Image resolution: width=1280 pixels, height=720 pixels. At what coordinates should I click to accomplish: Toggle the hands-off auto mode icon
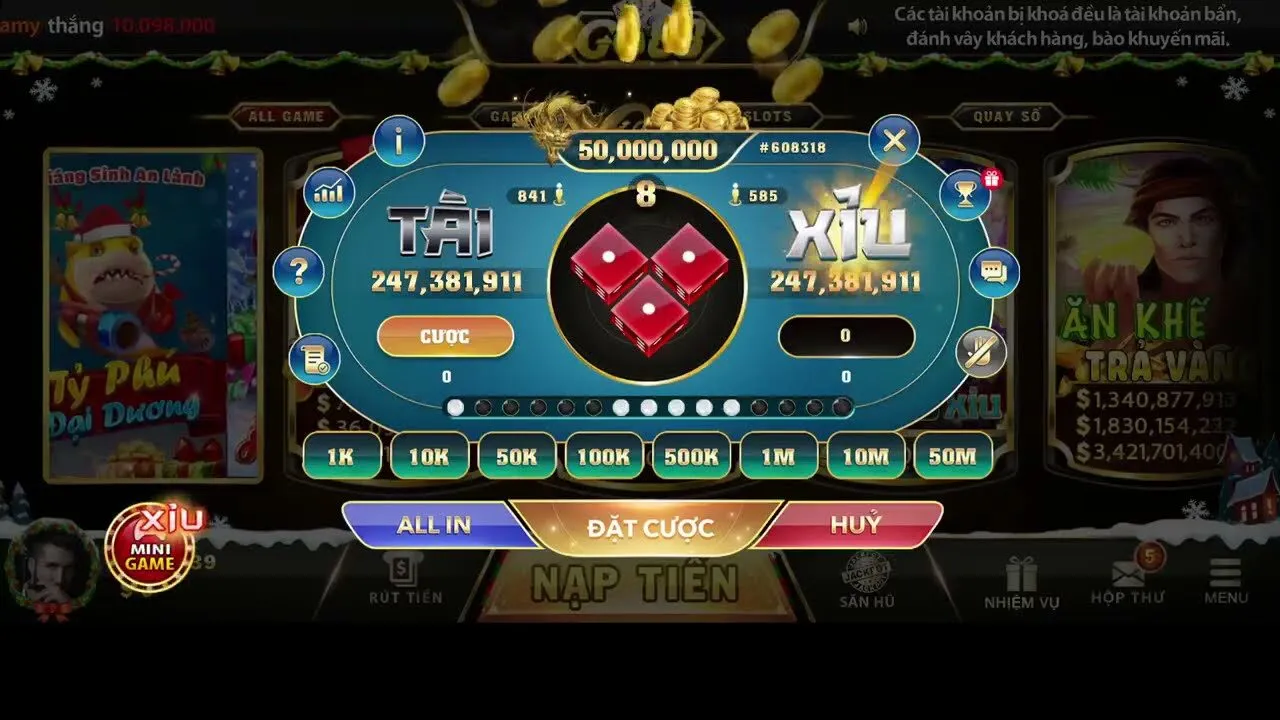pyautogui.click(x=981, y=355)
